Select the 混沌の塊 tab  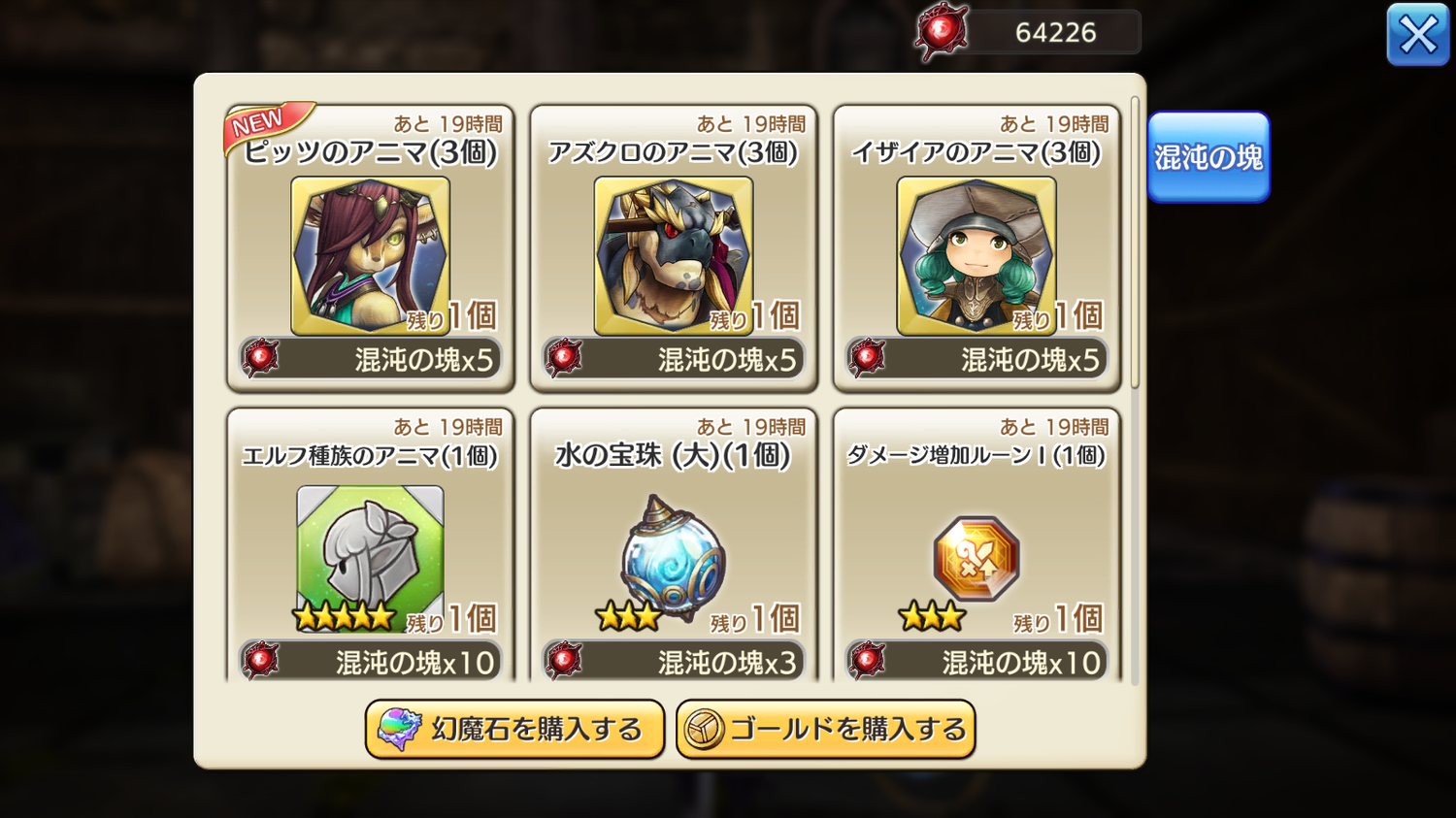[1208, 157]
